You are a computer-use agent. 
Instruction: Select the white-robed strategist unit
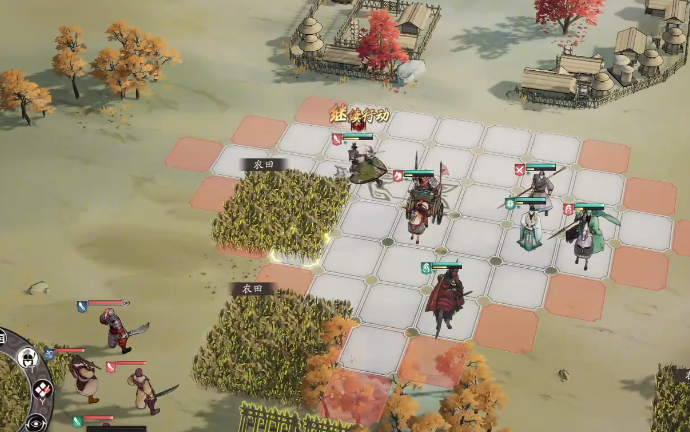pyautogui.click(x=530, y=229)
